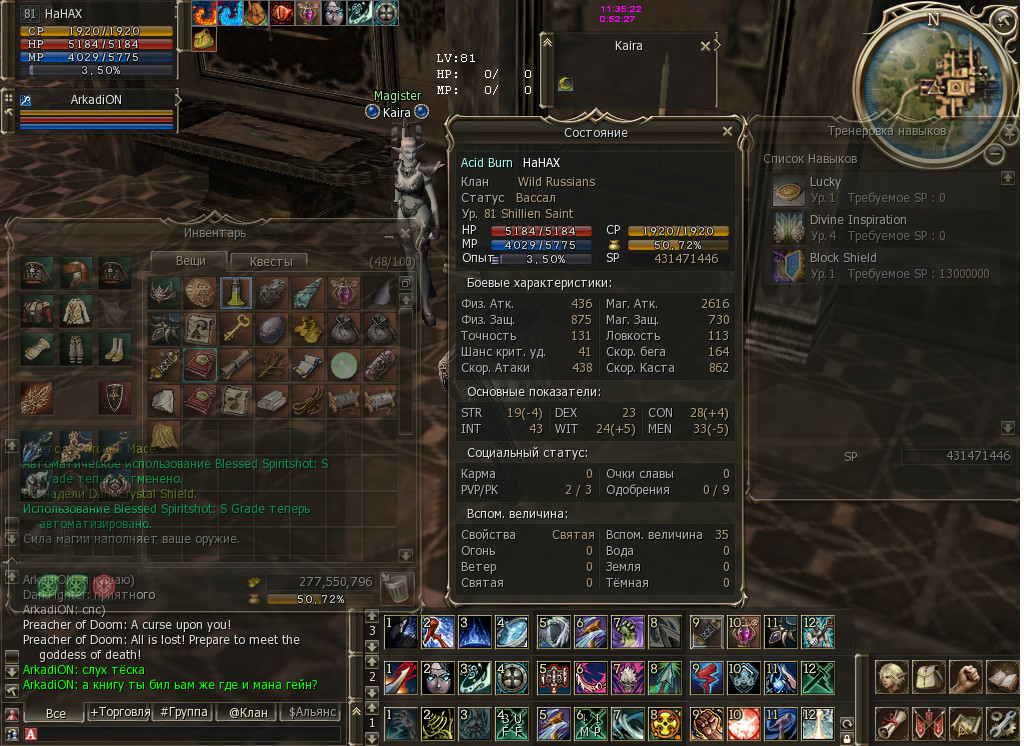Open the character portrait menu icon

pos(893,677)
